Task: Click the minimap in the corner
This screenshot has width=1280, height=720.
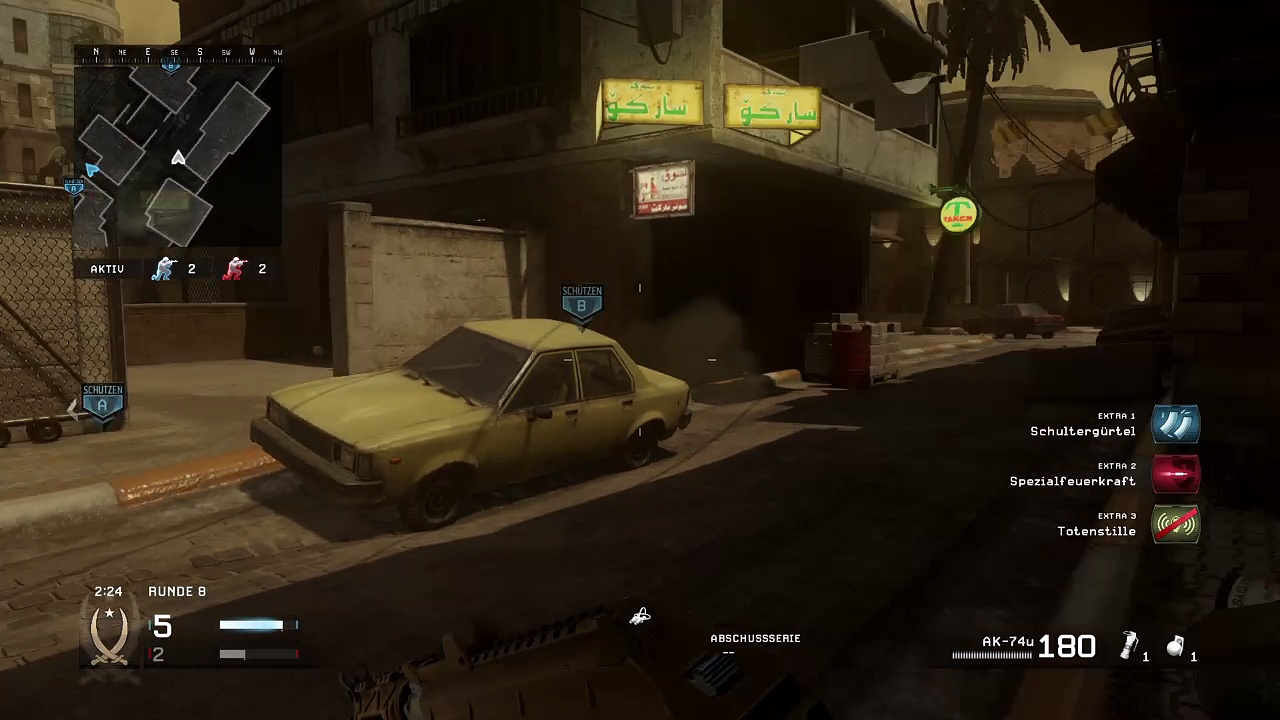Action: click(x=178, y=152)
